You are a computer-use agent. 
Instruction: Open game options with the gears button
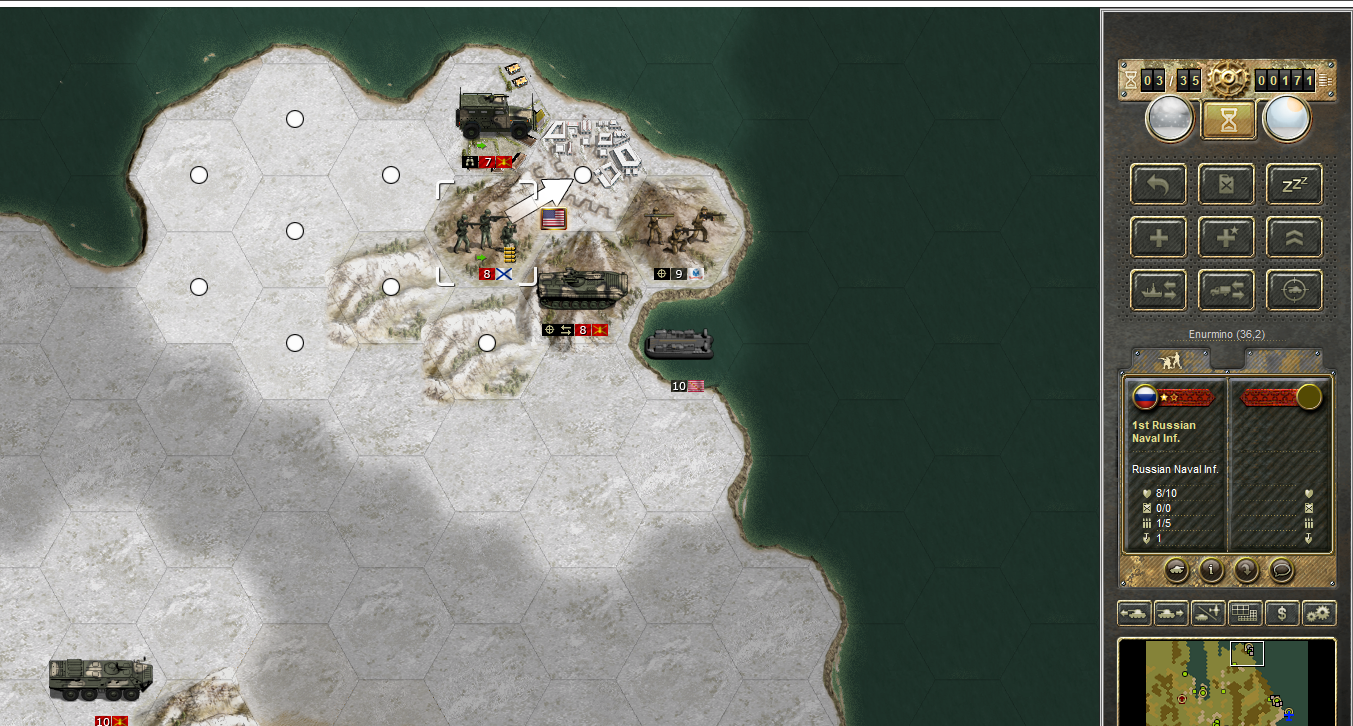[1319, 613]
